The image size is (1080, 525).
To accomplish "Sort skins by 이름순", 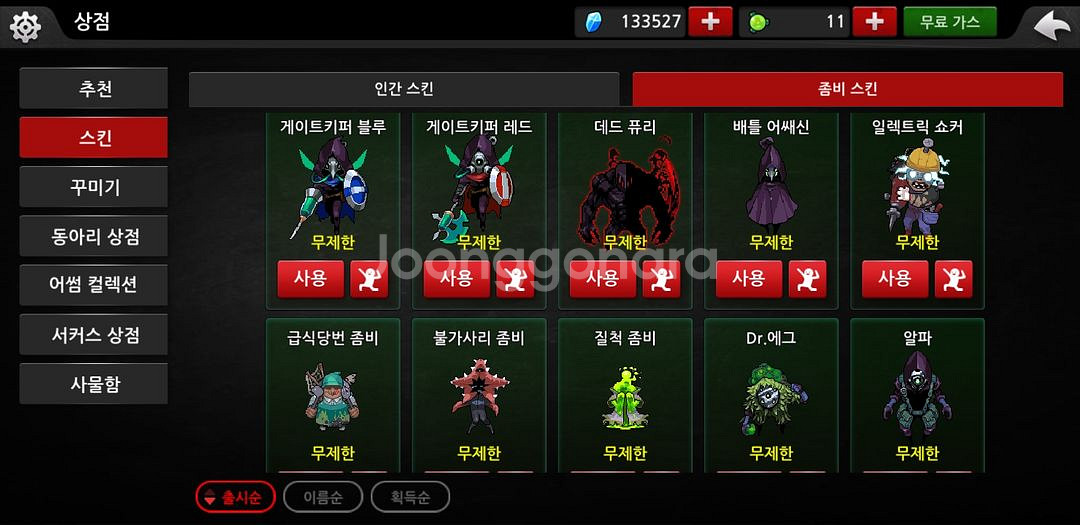I will (x=322, y=497).
